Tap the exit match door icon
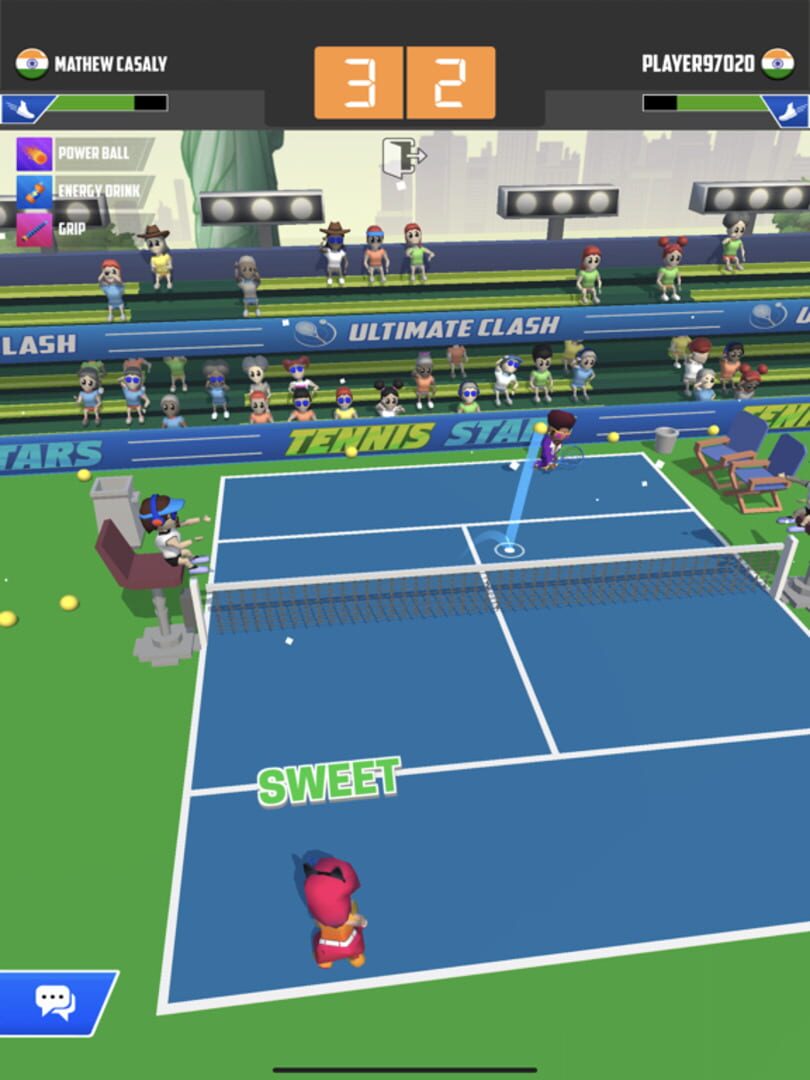Viewport: 810px width, 1080px height. coord(403,157)
